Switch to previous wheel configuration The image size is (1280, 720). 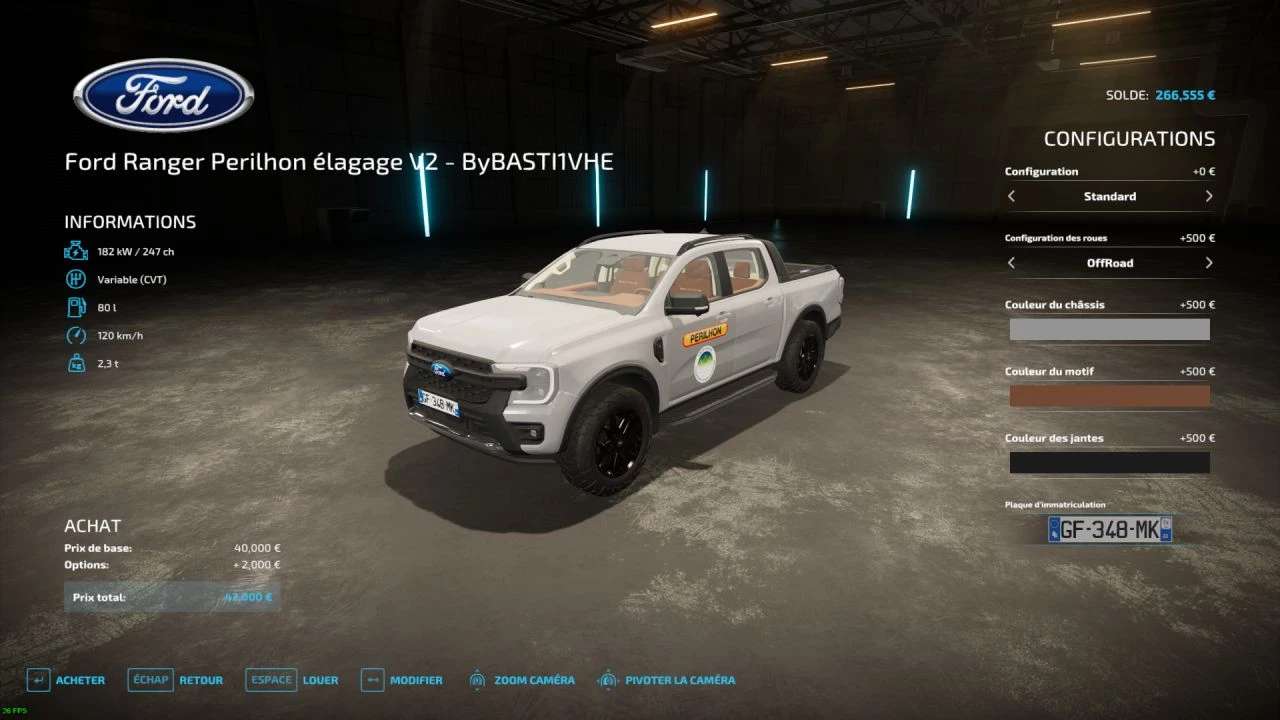coord(1011,263)
